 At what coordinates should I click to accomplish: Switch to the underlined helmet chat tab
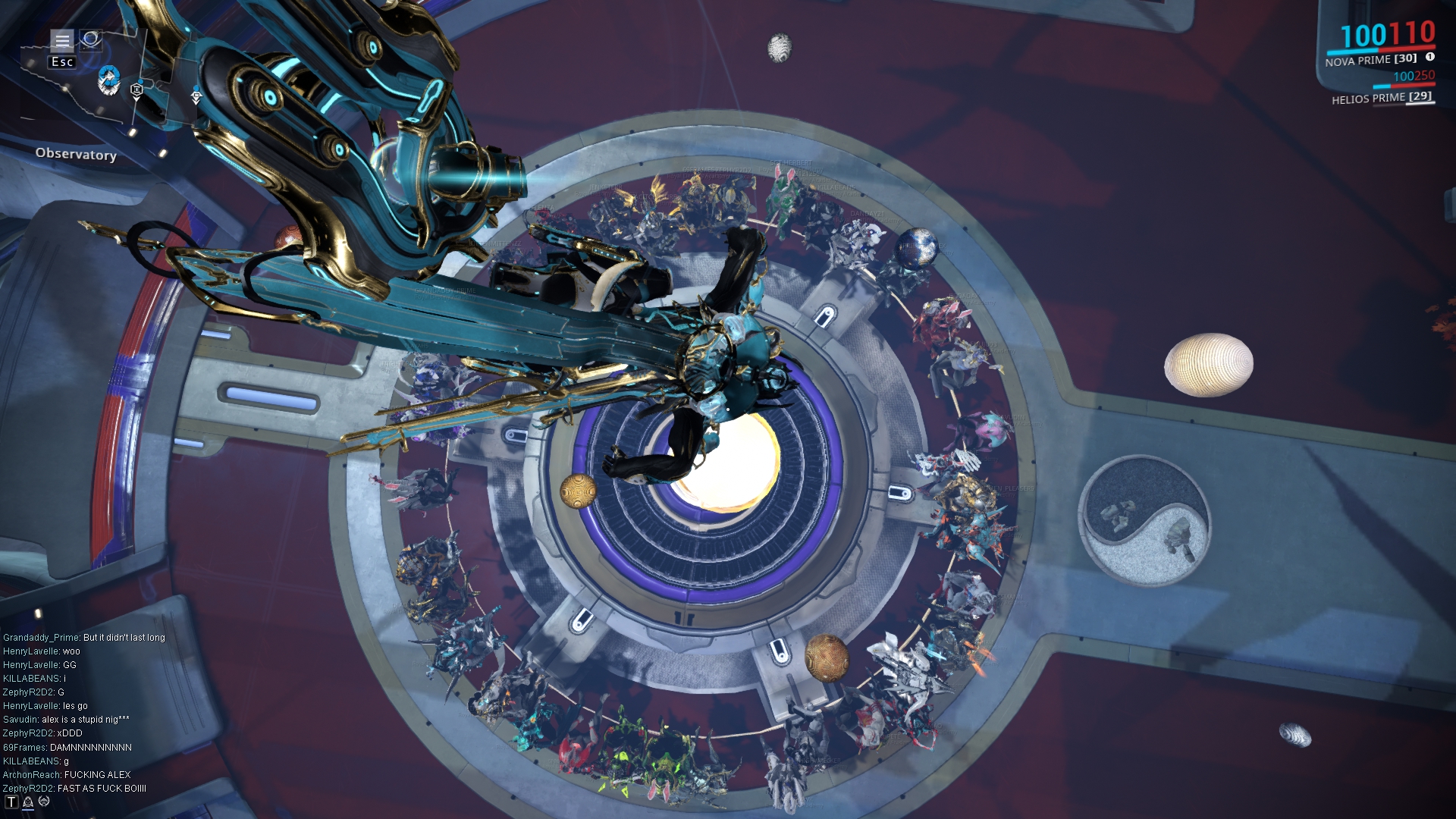point(28,802)
